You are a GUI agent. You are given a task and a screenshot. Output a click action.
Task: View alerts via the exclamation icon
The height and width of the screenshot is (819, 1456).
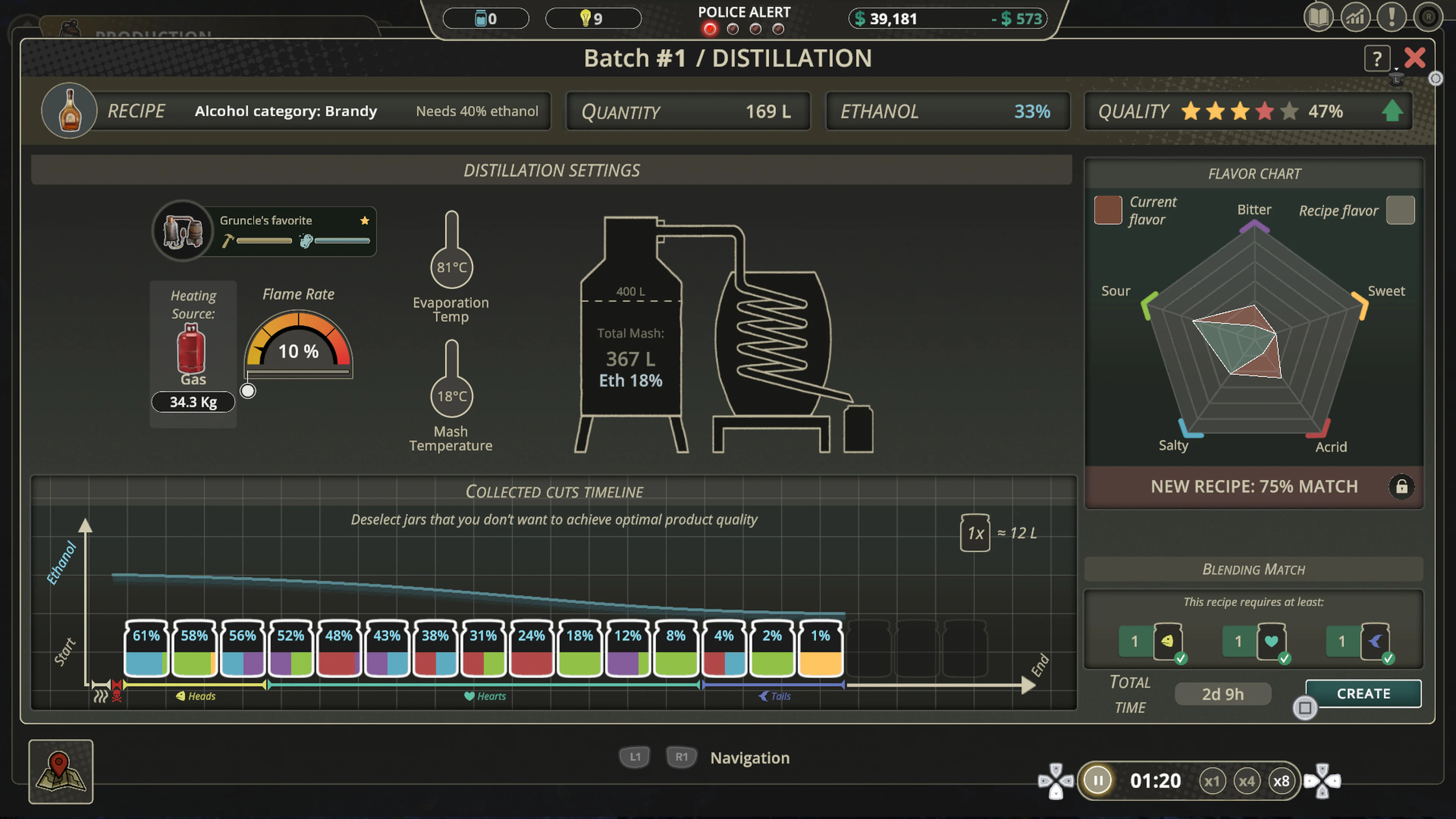pyautogui.click(x=1392, y=17)
